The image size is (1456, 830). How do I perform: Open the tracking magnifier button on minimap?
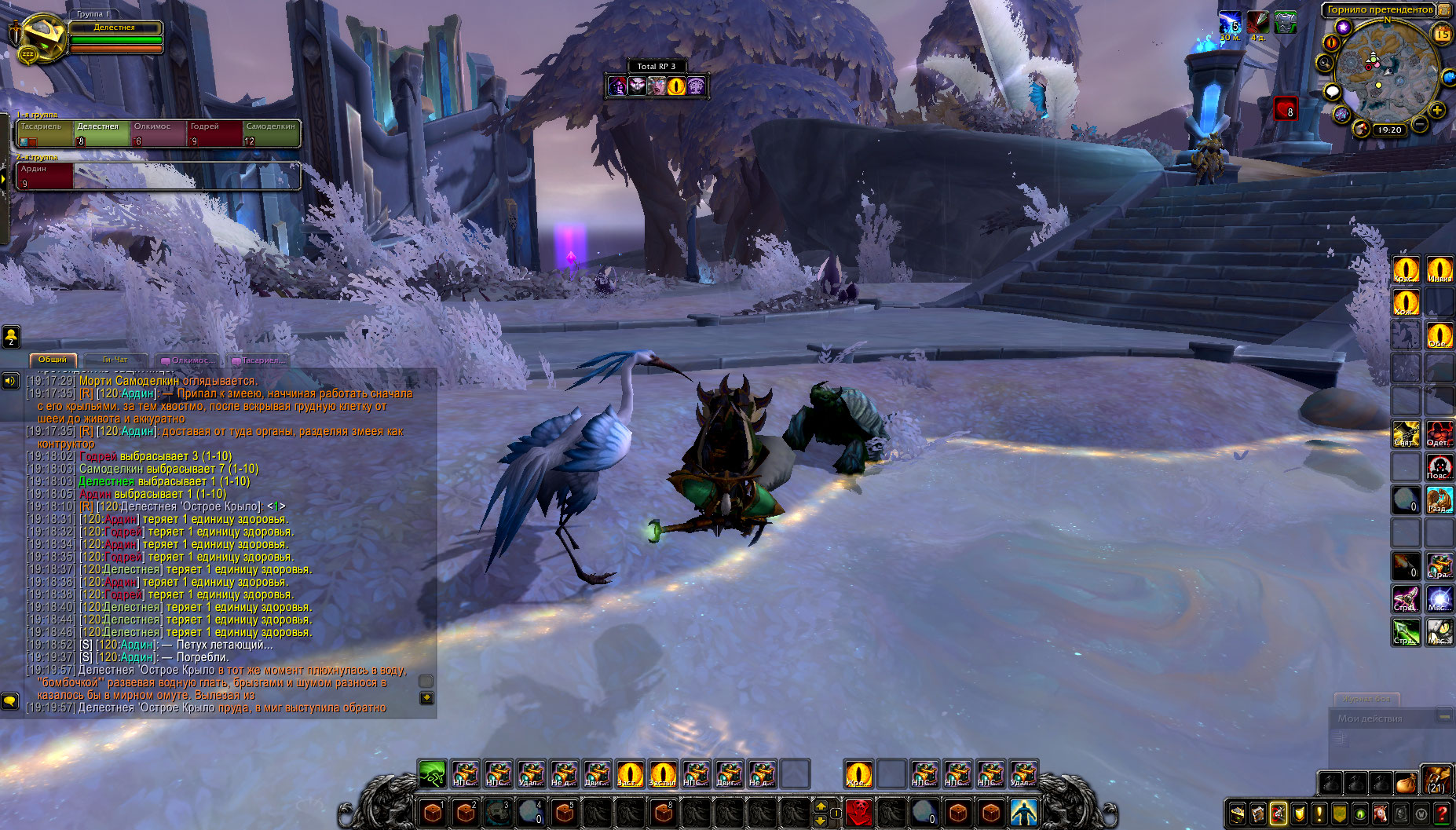tap(1326, 63)
